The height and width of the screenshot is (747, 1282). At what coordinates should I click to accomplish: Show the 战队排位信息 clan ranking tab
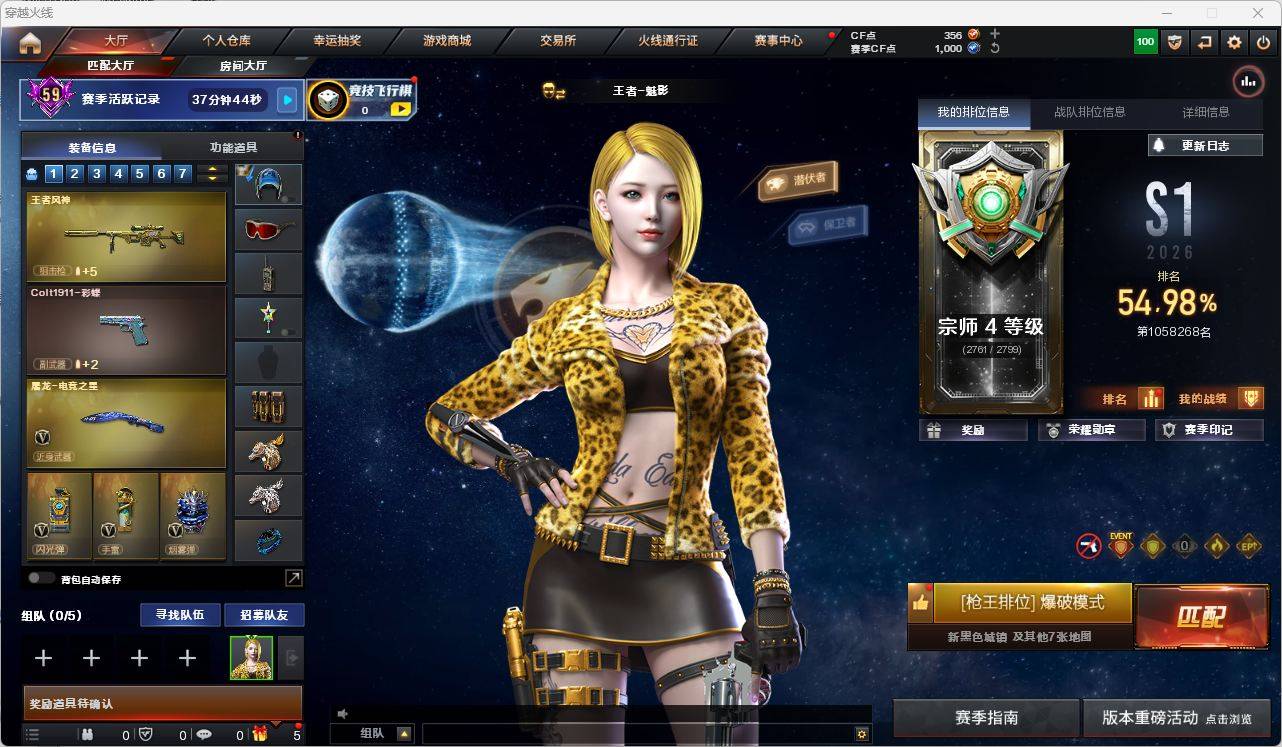point(1089,112)
